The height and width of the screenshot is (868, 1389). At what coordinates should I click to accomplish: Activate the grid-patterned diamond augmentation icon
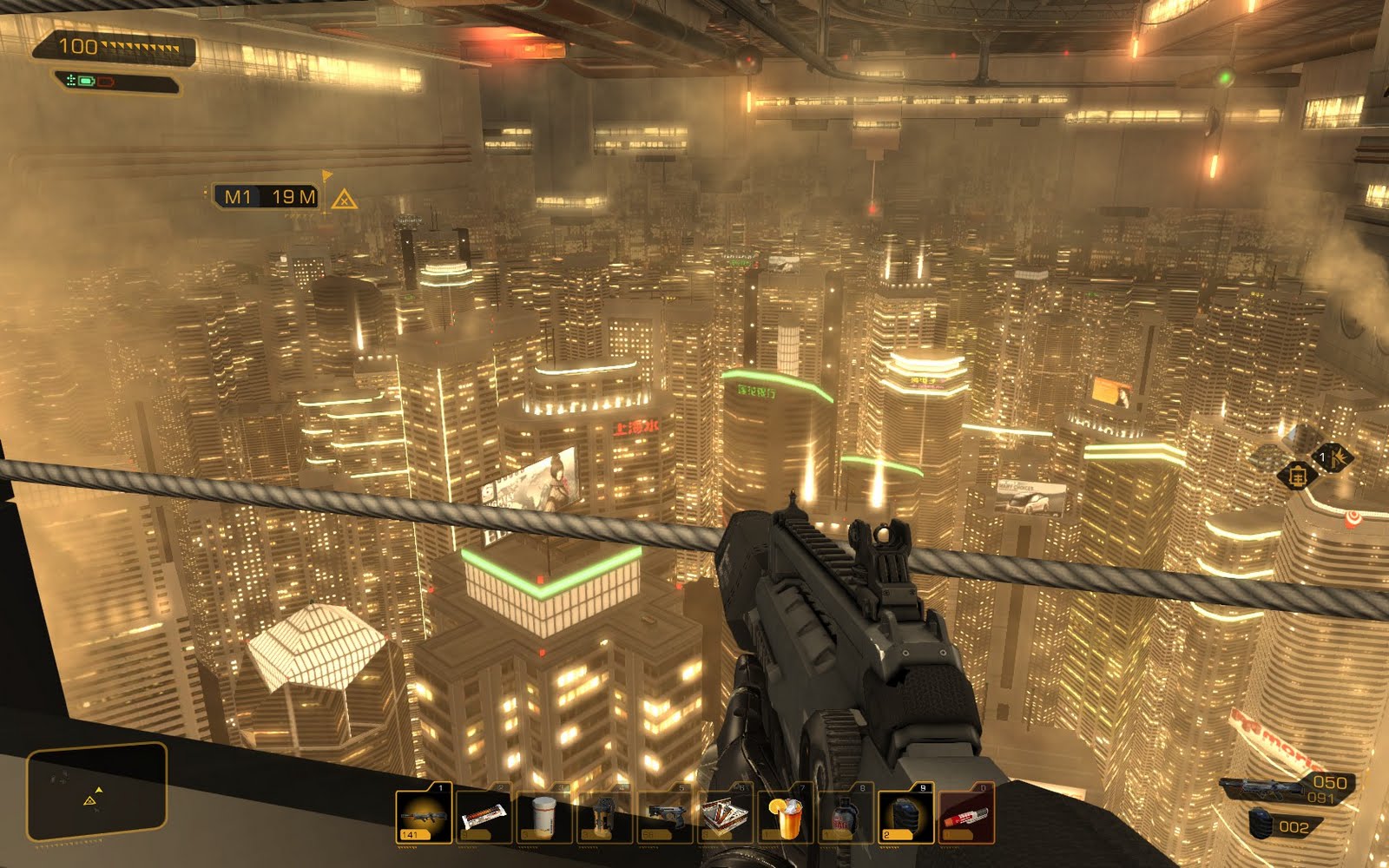[x=1297, y=477]
